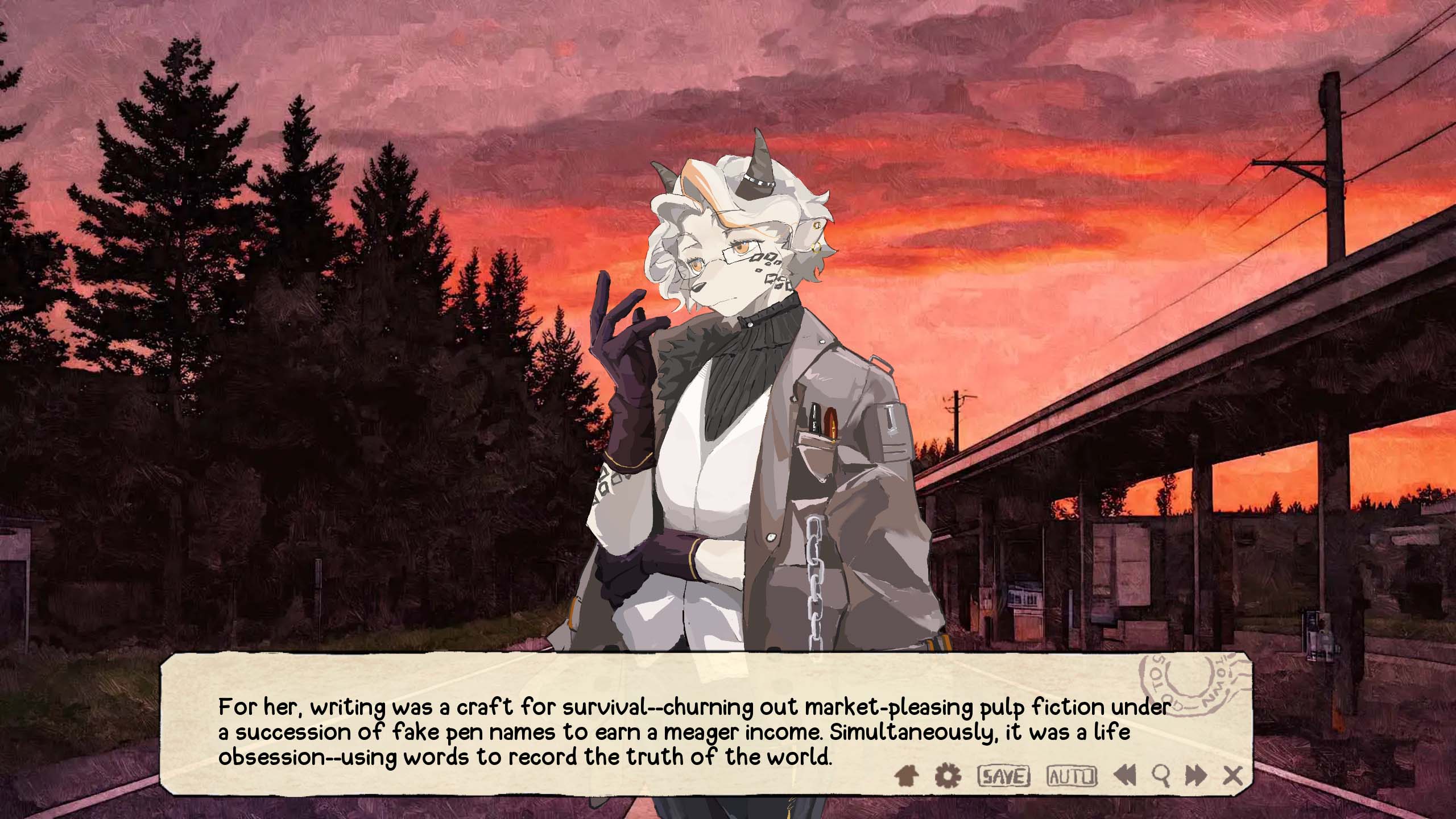Click the SAVE button
This screenshot has width=1456, height=819.
(1003, 776)
